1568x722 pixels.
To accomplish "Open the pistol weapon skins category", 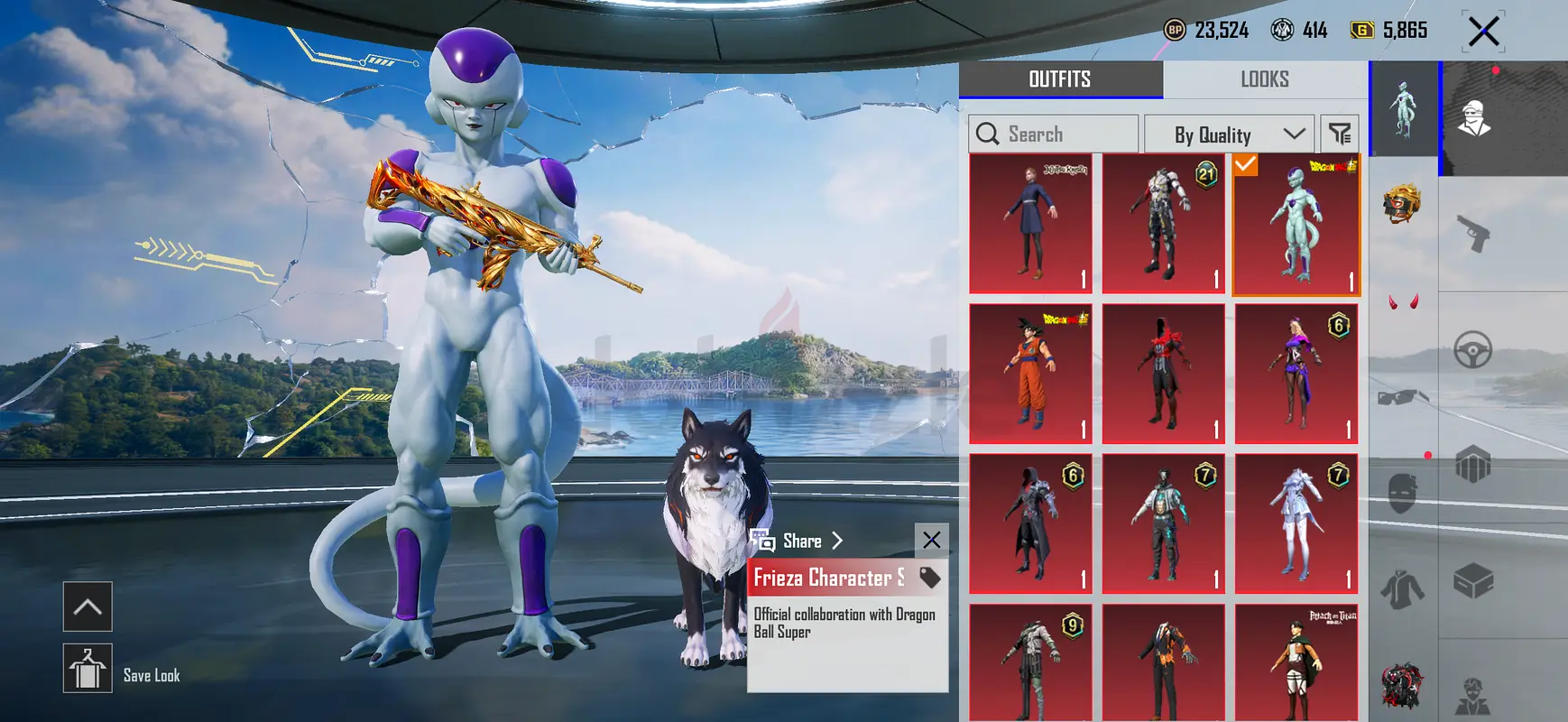I will tap(1473, 234).
